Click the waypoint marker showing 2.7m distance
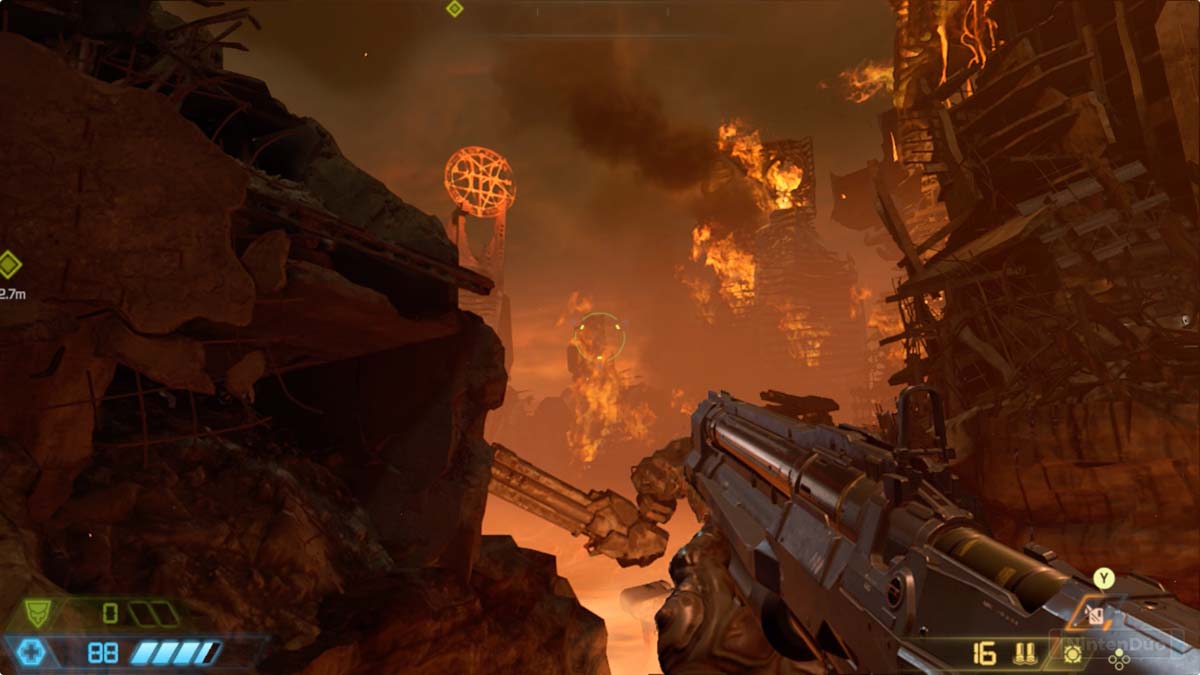The width and height of the screenshot is (1200, 675). (9, 265)
